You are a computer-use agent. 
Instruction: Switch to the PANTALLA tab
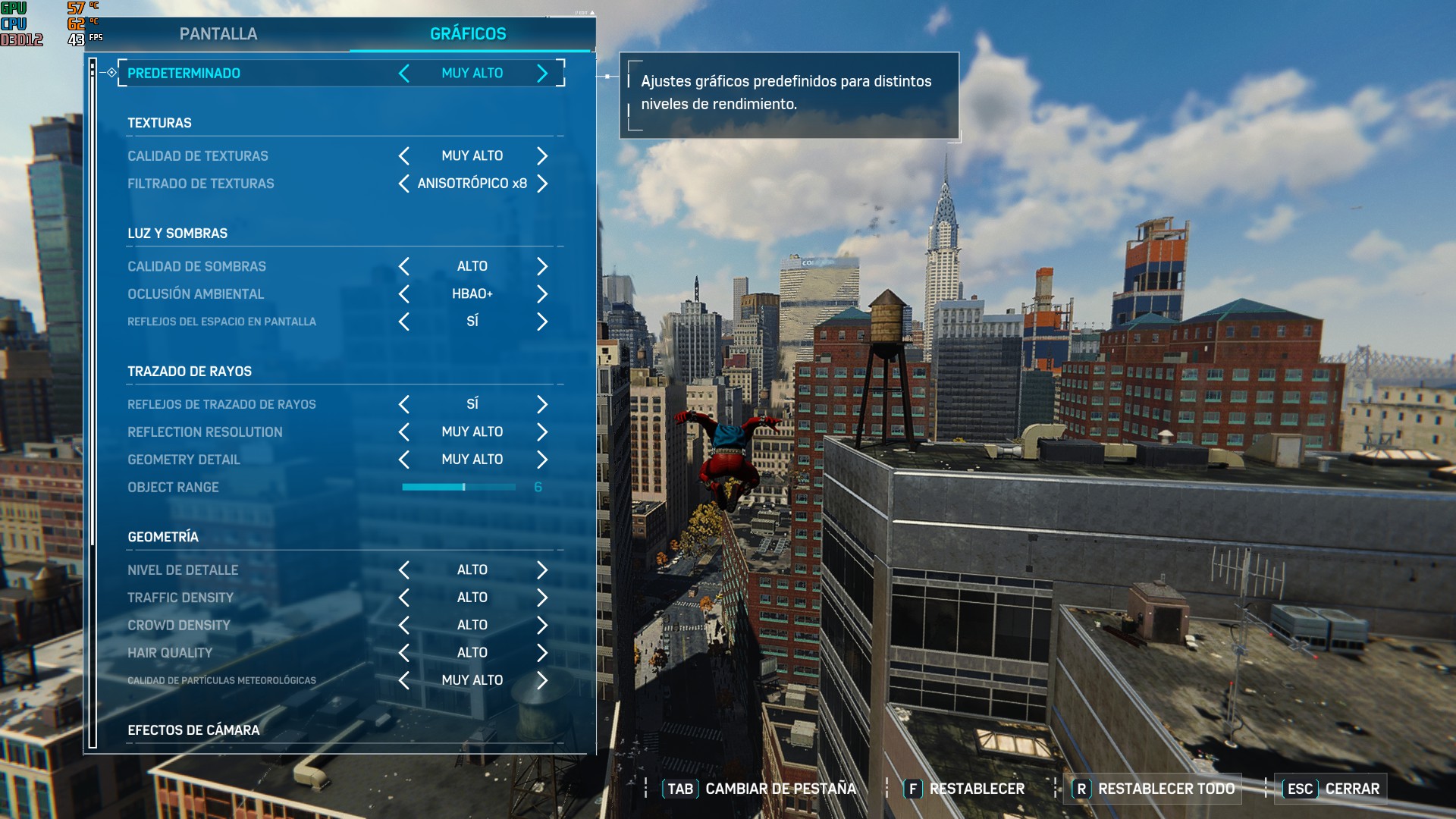pyautogui.click(x=218, y=33)
